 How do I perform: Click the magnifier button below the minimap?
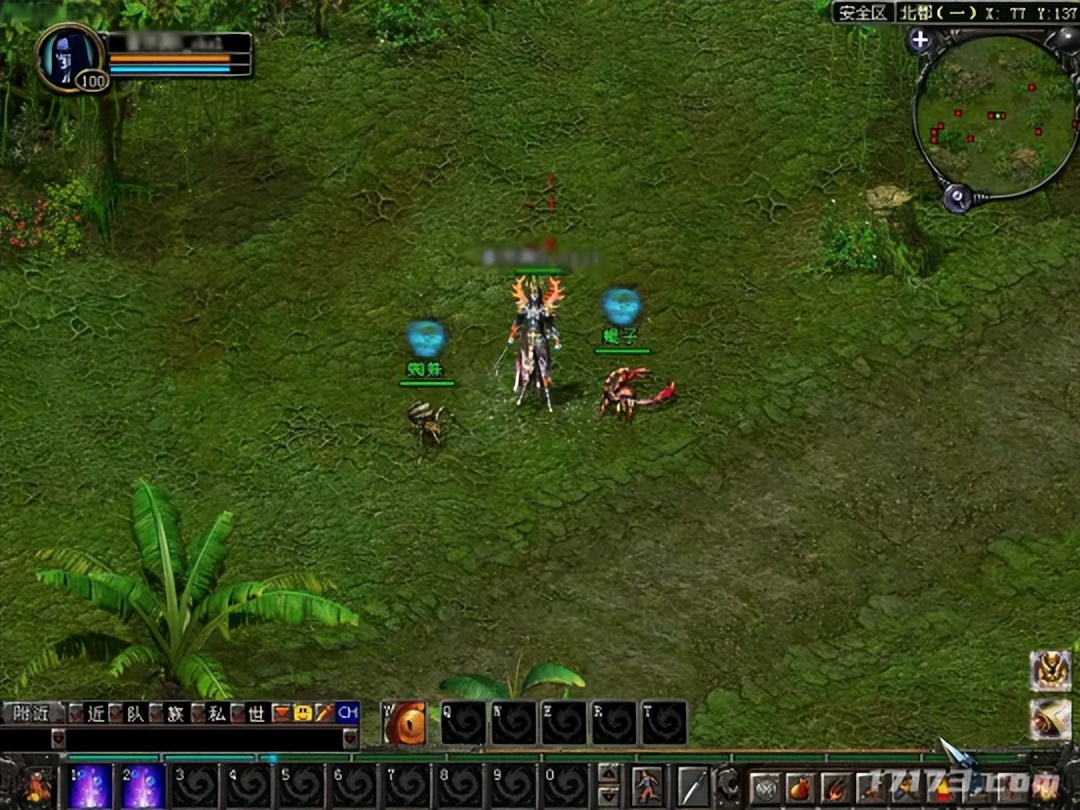[957, 197]
